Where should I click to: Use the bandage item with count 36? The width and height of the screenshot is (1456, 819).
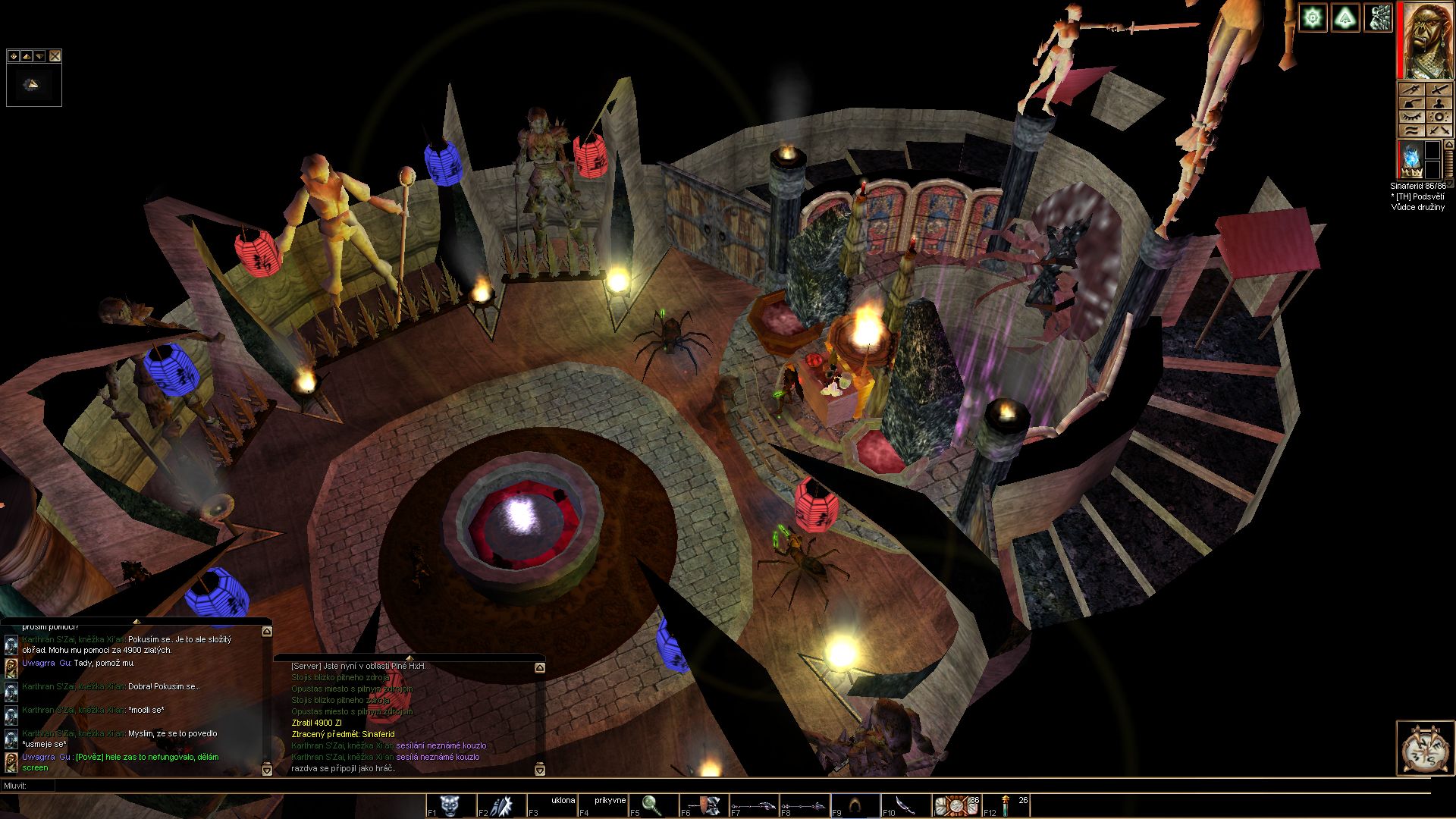[x=955, y=805]
